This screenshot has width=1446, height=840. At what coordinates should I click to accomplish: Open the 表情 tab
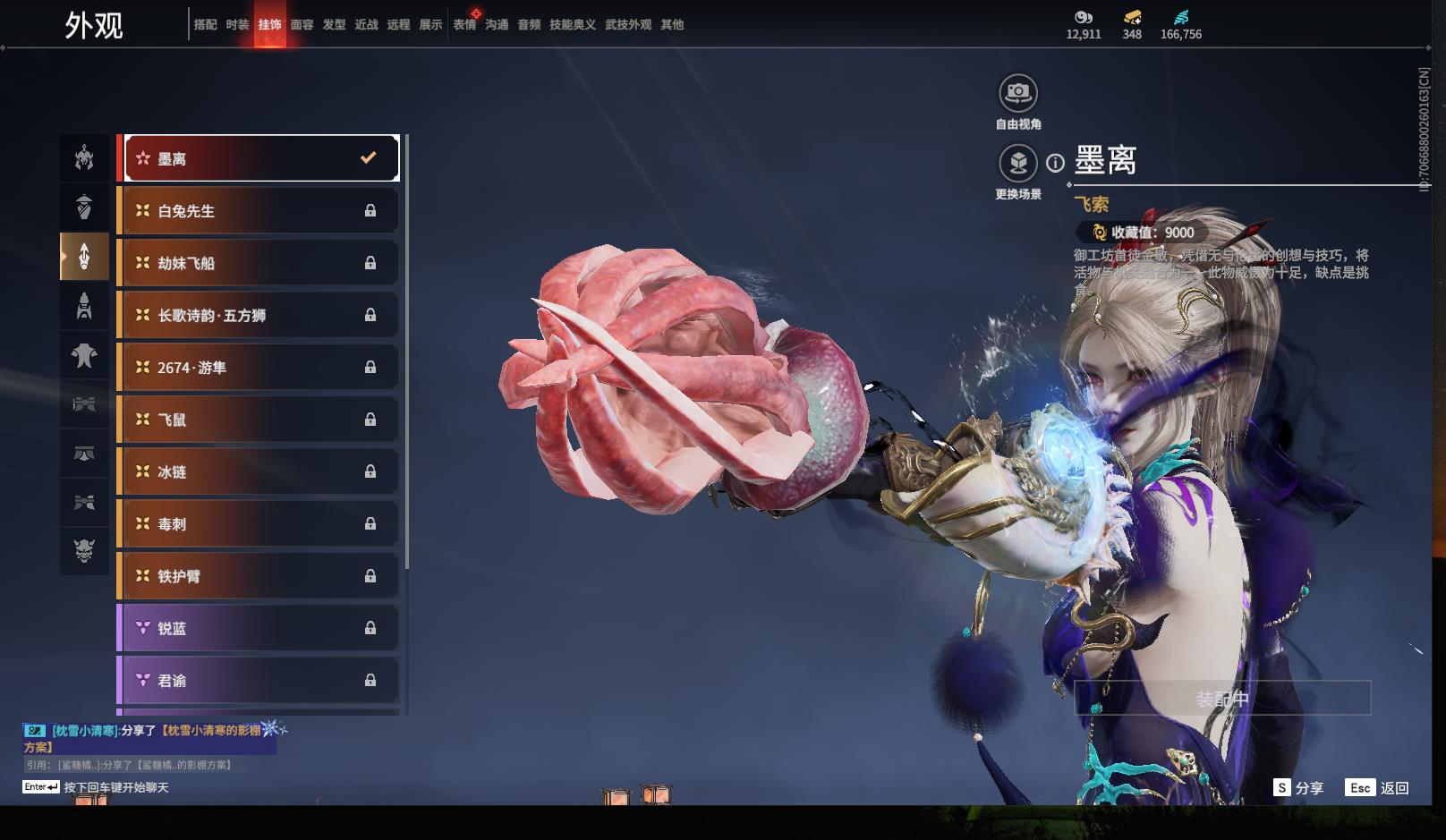[x=464, y=25]
